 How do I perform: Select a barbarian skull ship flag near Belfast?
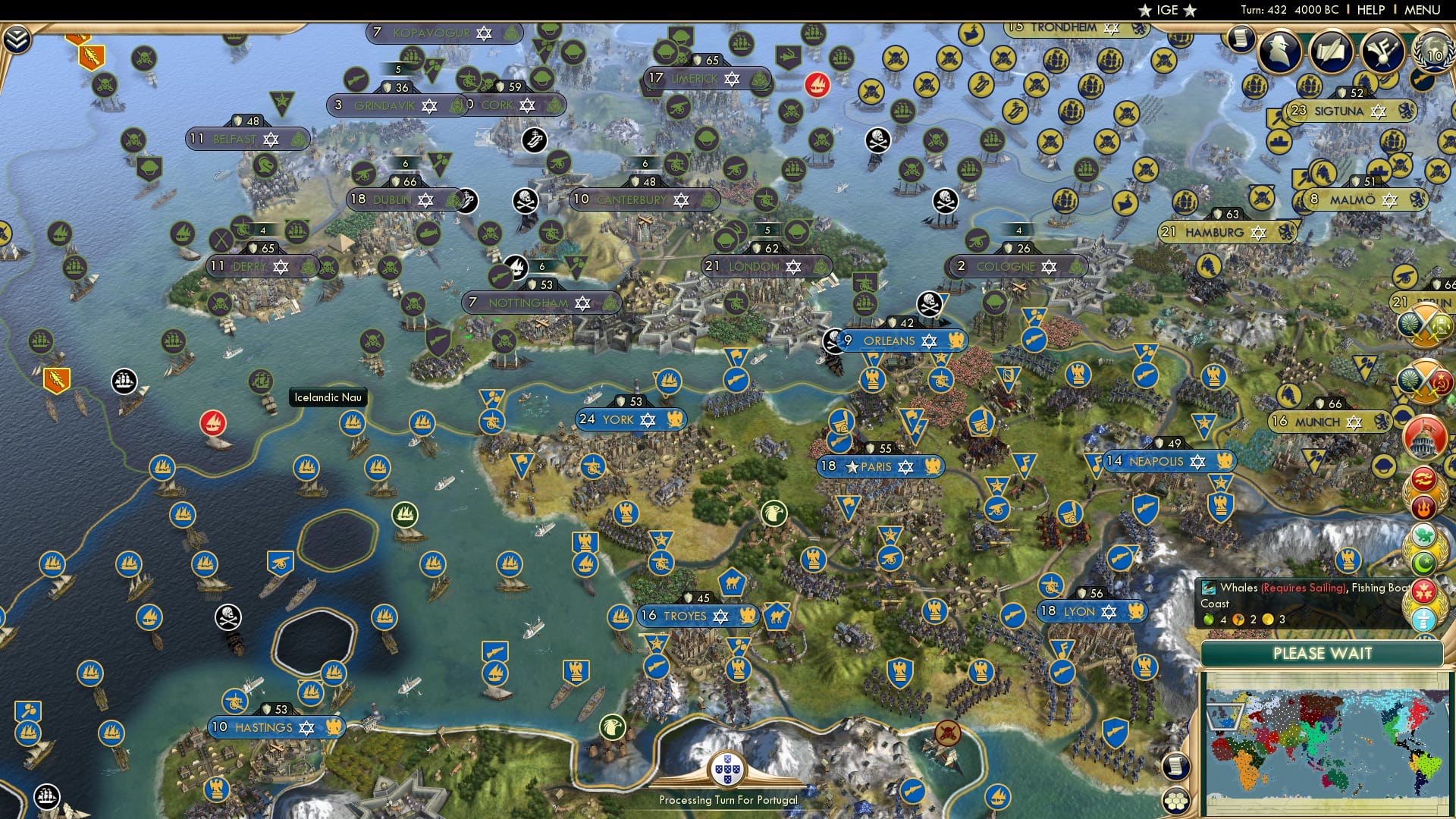tap(133, 140)
